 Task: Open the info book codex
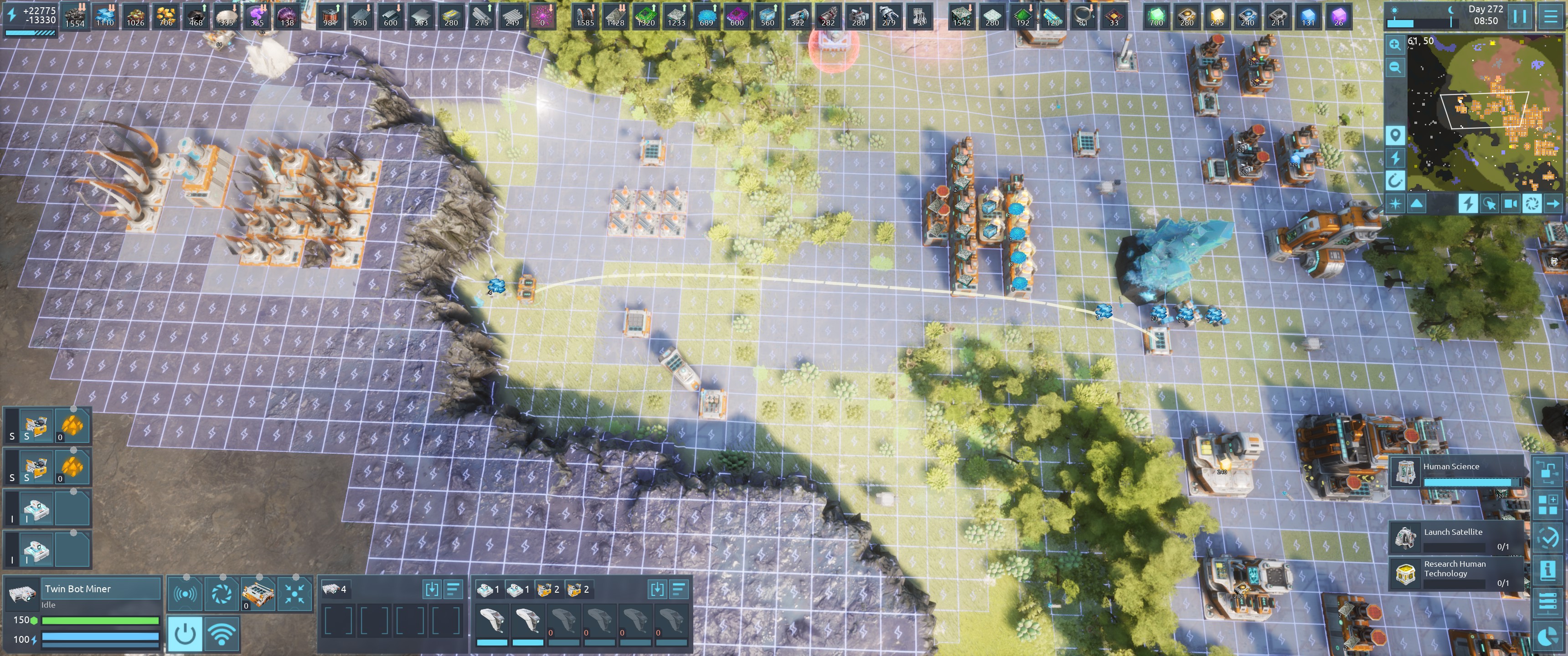point(1547,570)
